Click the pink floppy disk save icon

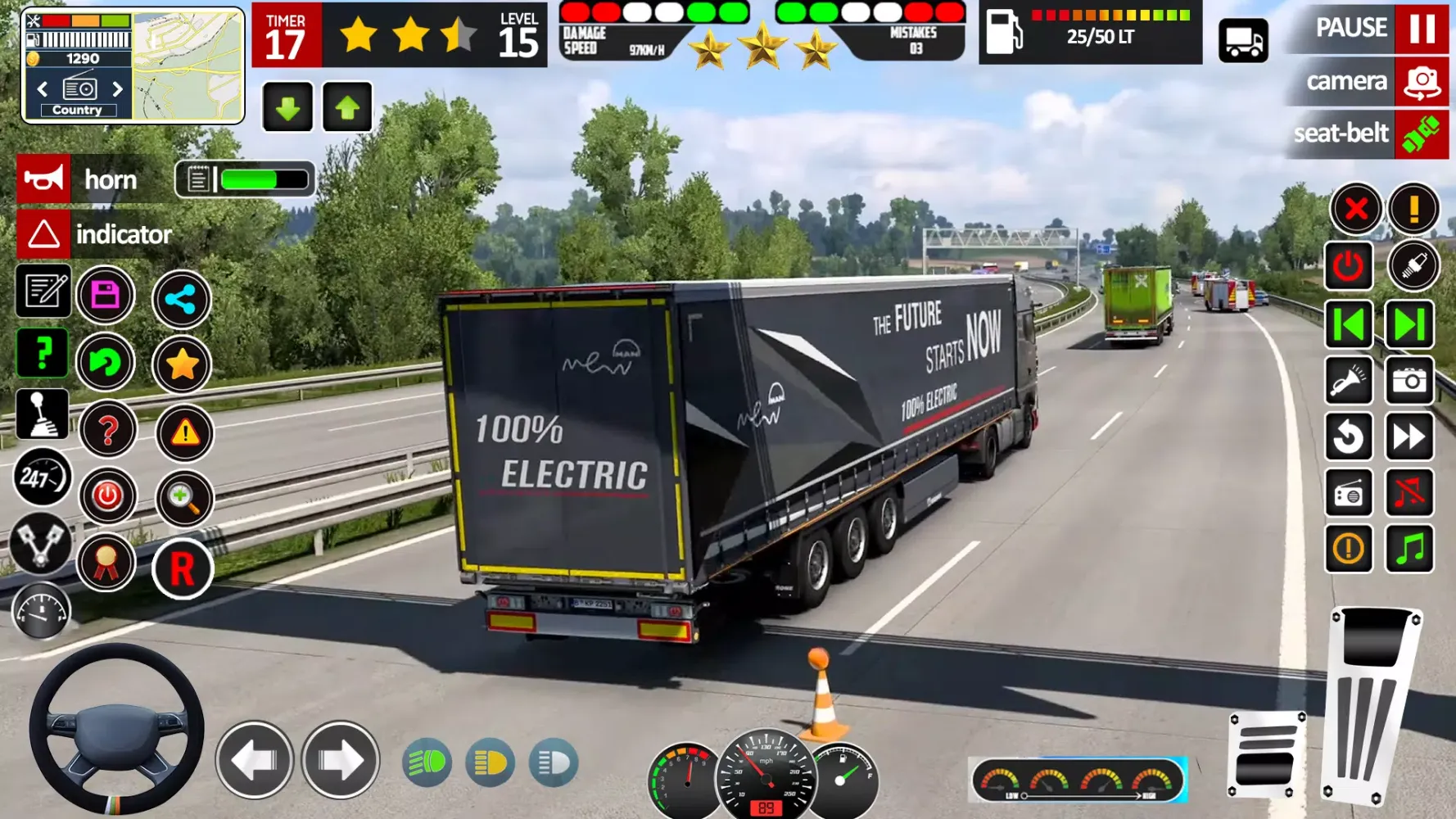106,295
